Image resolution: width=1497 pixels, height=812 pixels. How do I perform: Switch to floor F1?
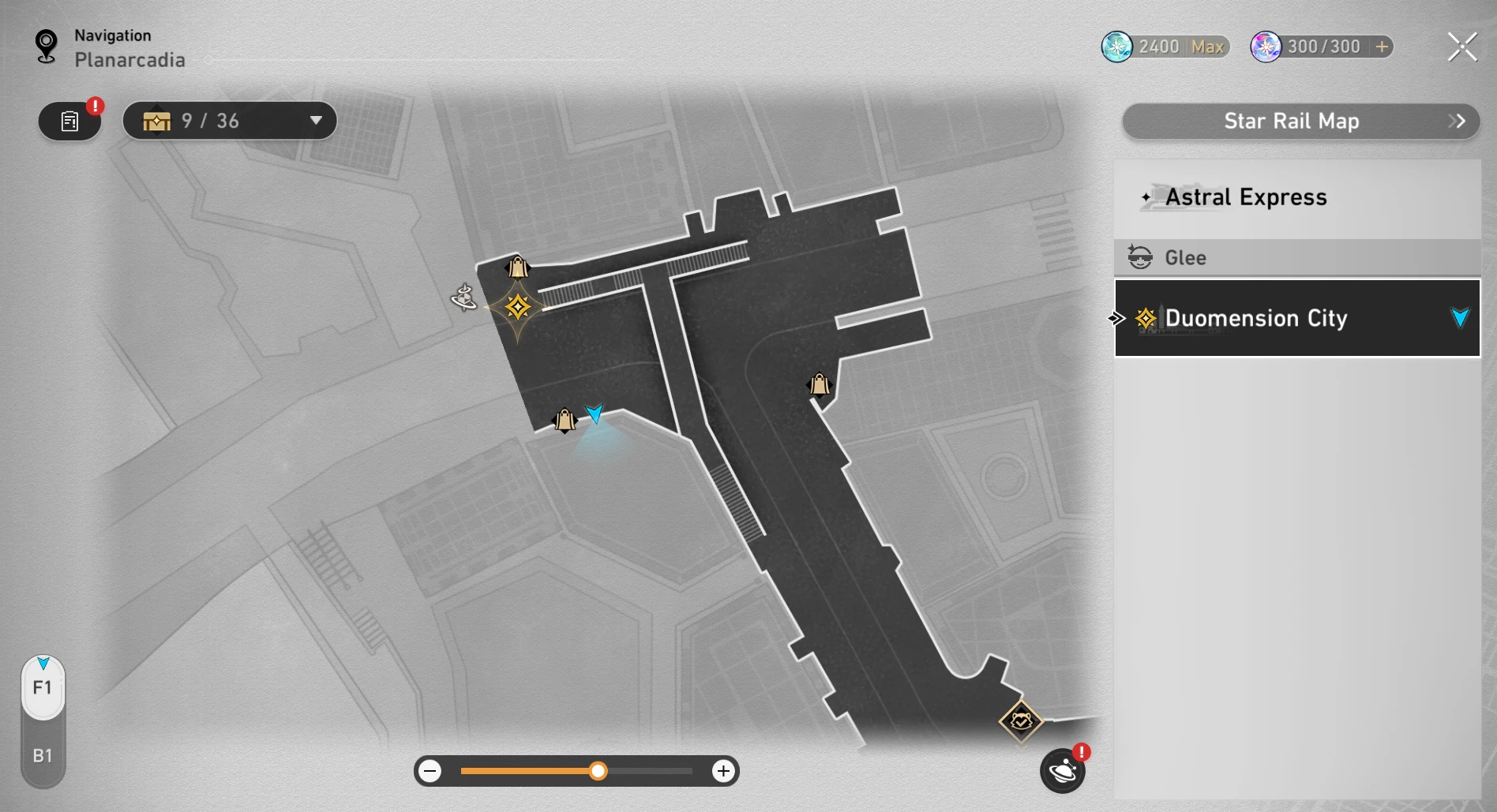click(x=43, y=687)
